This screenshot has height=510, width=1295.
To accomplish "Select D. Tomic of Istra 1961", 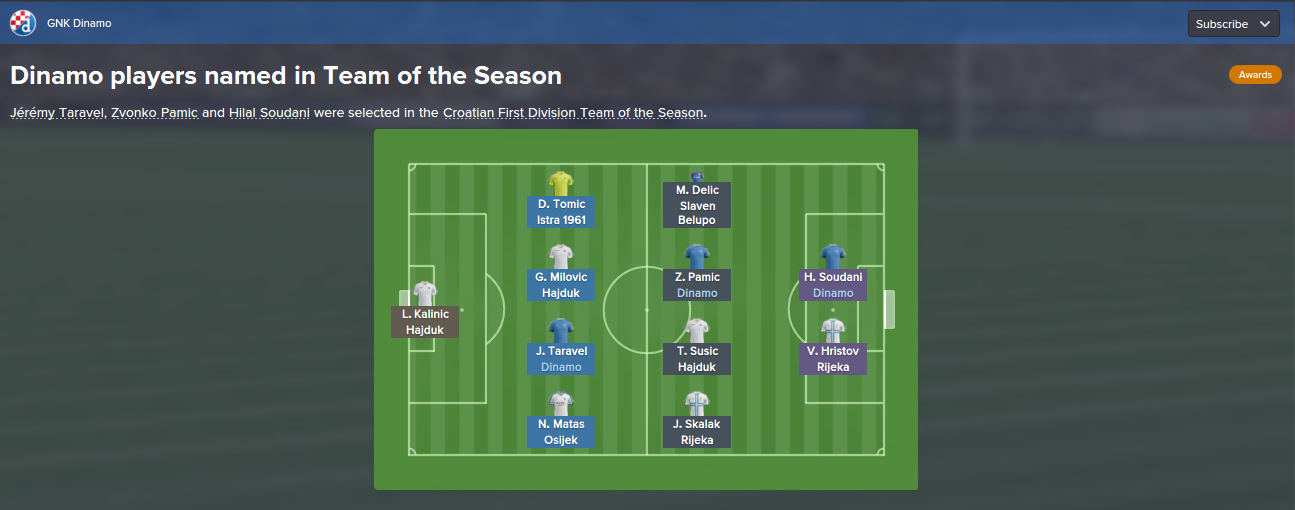I will pos(561,211).
